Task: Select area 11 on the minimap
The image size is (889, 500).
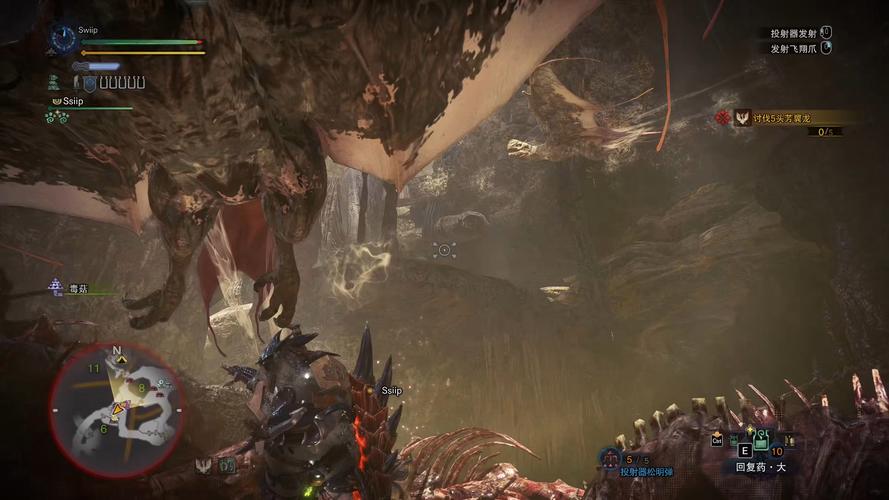Action: (94, 369)
